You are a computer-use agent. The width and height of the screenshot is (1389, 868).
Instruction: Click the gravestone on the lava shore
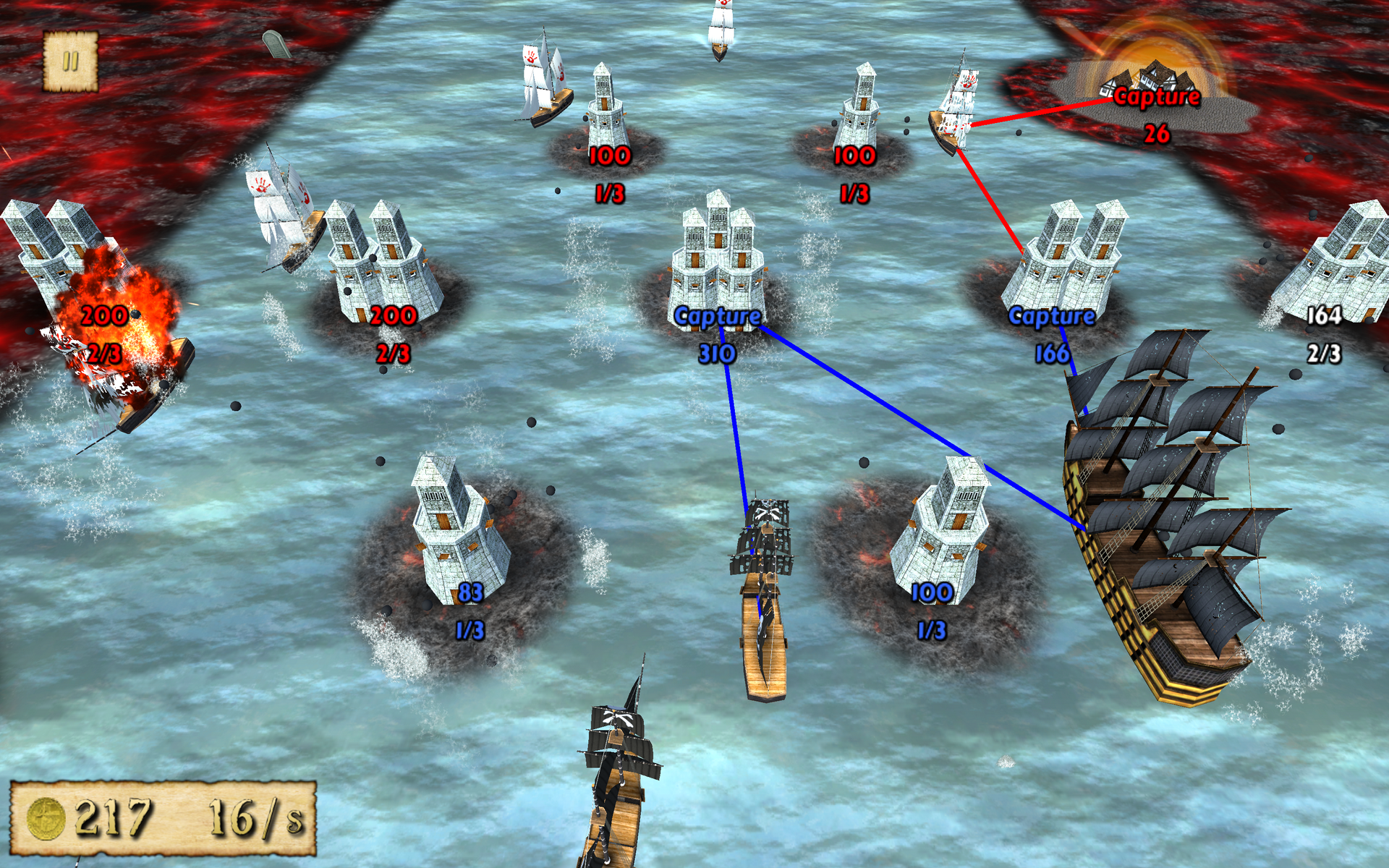[x=277, y=42]
